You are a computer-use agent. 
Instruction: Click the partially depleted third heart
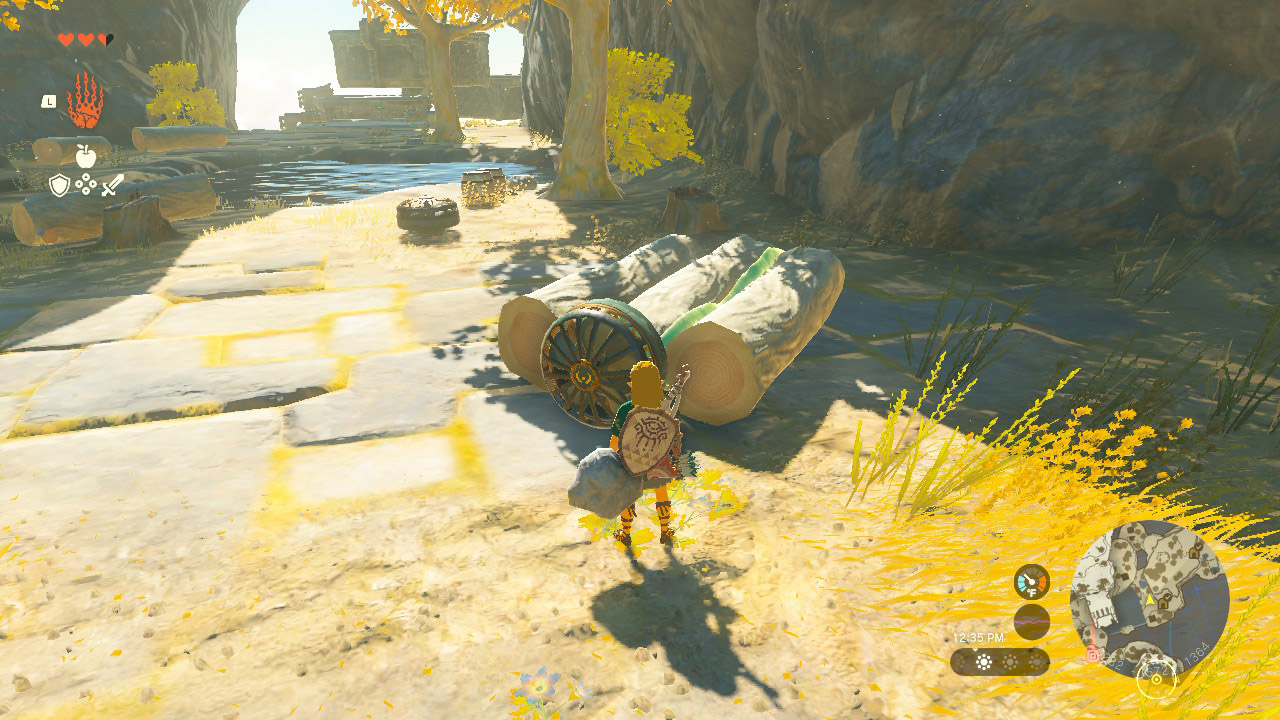click(103, 39)
